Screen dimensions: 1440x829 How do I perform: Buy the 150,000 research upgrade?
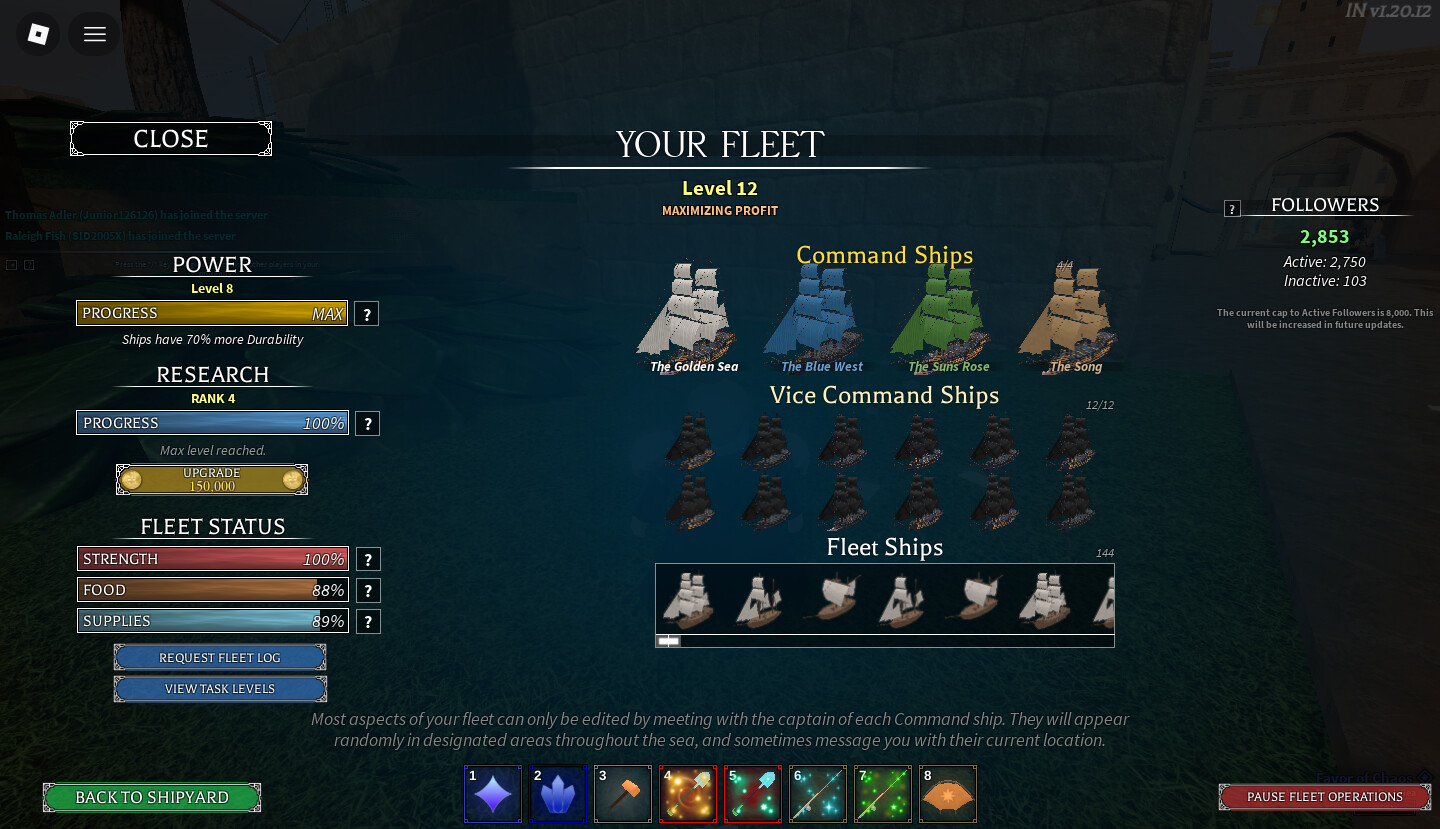pyautogui.click(x=211, y=480)
